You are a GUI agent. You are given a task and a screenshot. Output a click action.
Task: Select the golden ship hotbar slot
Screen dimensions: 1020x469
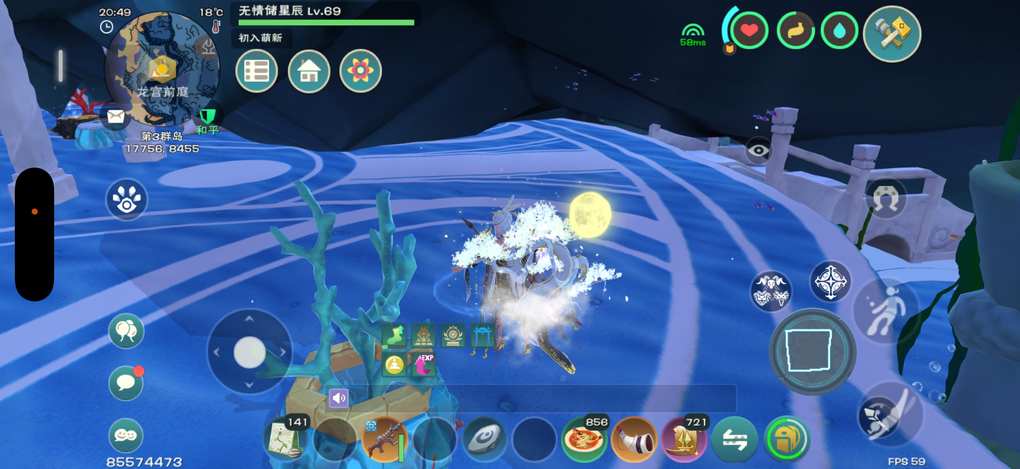[x=684, y=438]
